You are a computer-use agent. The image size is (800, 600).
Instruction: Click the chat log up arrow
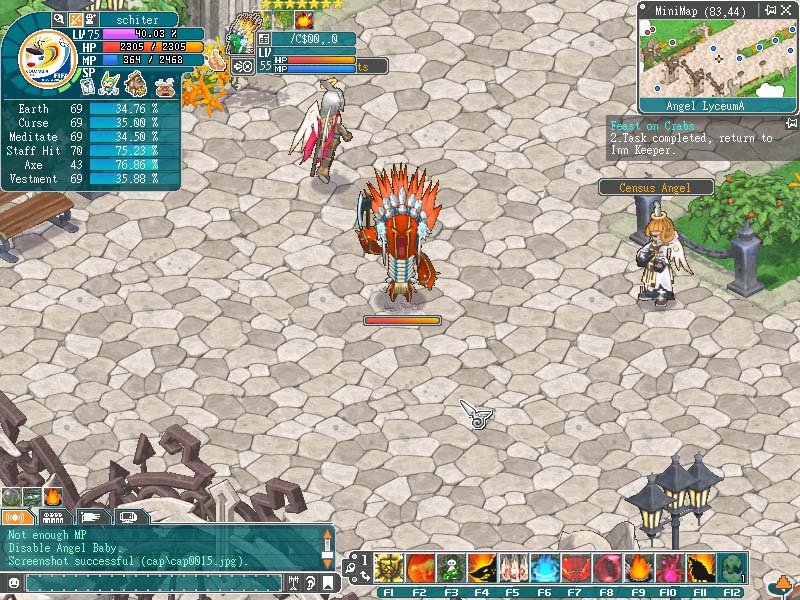(x=326, y=535)
